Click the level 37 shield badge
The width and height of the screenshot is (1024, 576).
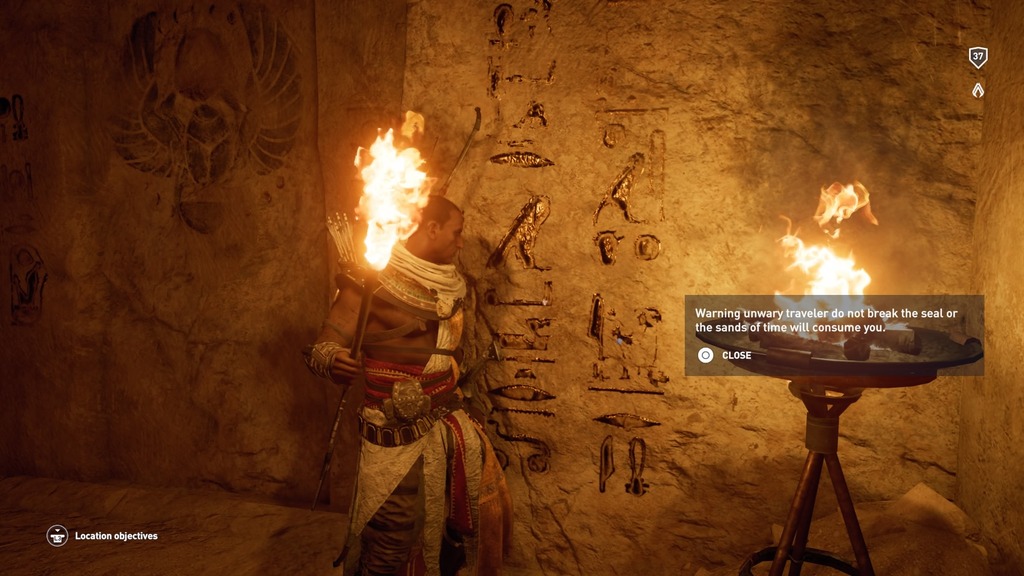point(978,58)
